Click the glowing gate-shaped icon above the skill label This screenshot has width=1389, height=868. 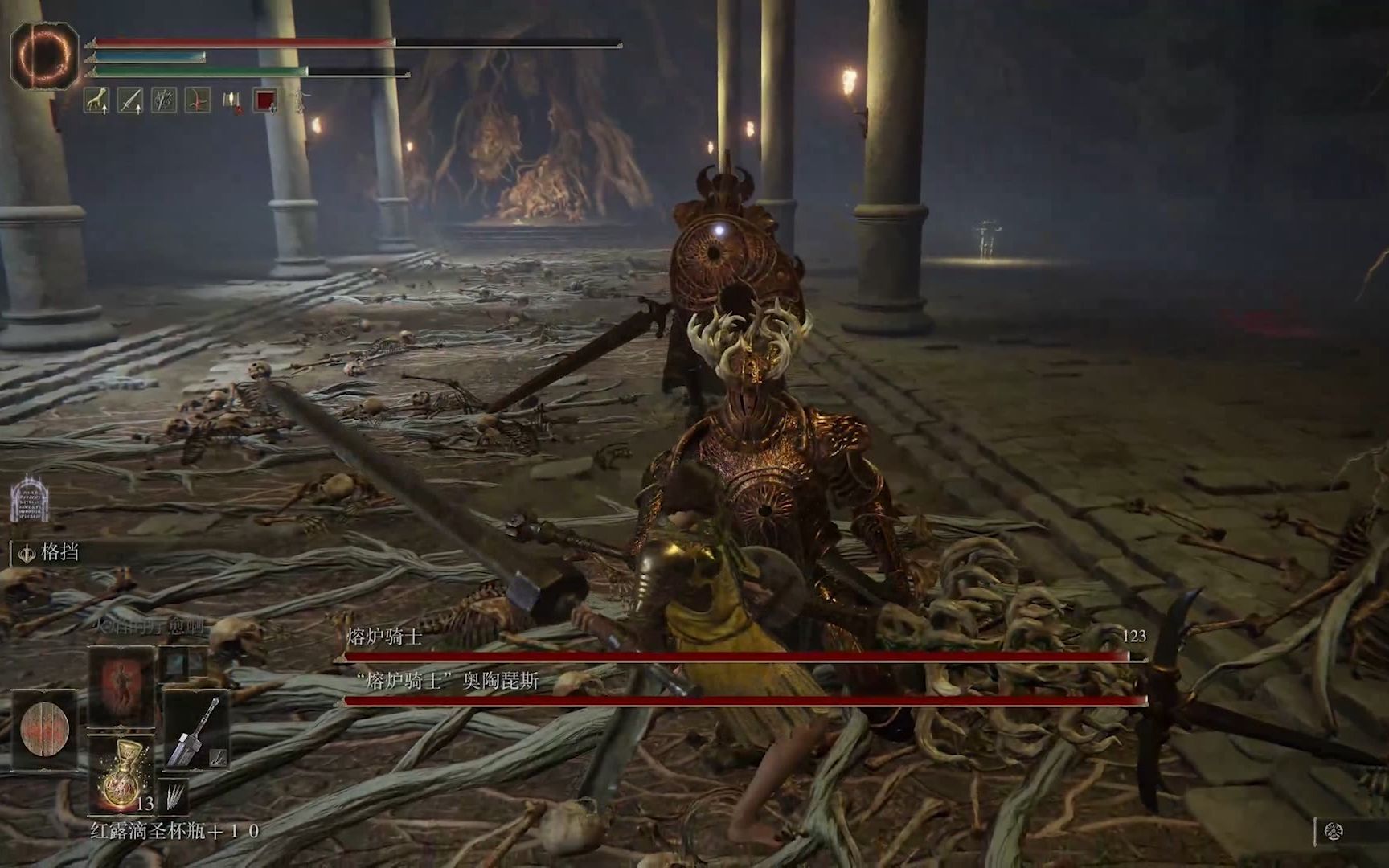click(x=31, y=498)
